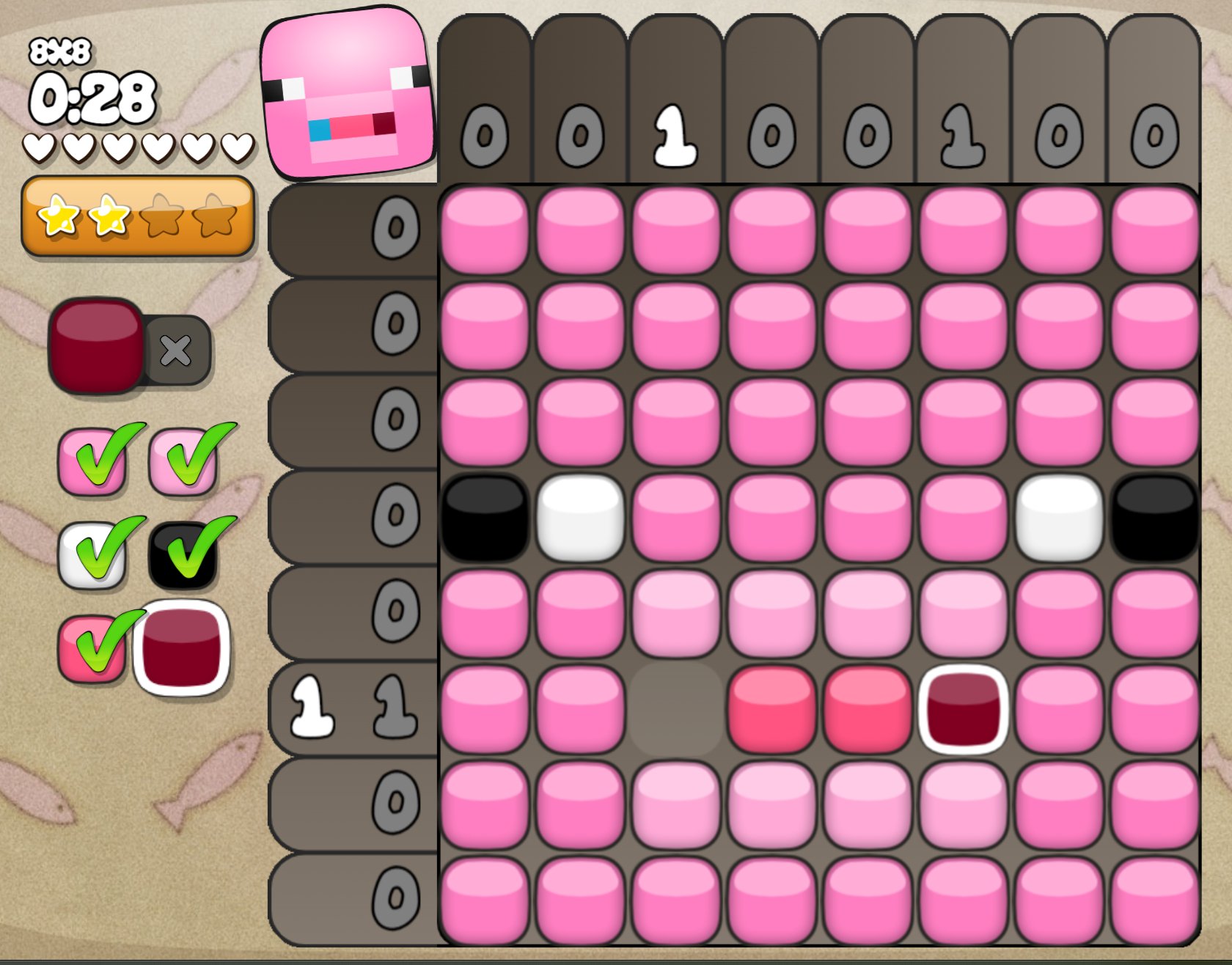Viewport: 1232px width, 965px height.
Task: Pick the black palette color swatch
Action: click(x=183, y=556)
